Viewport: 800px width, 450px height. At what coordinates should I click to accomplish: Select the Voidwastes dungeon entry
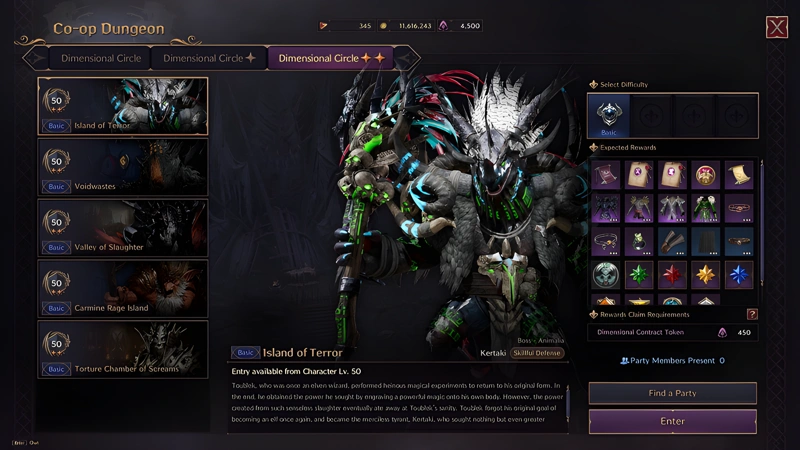[x=123, y=167]
